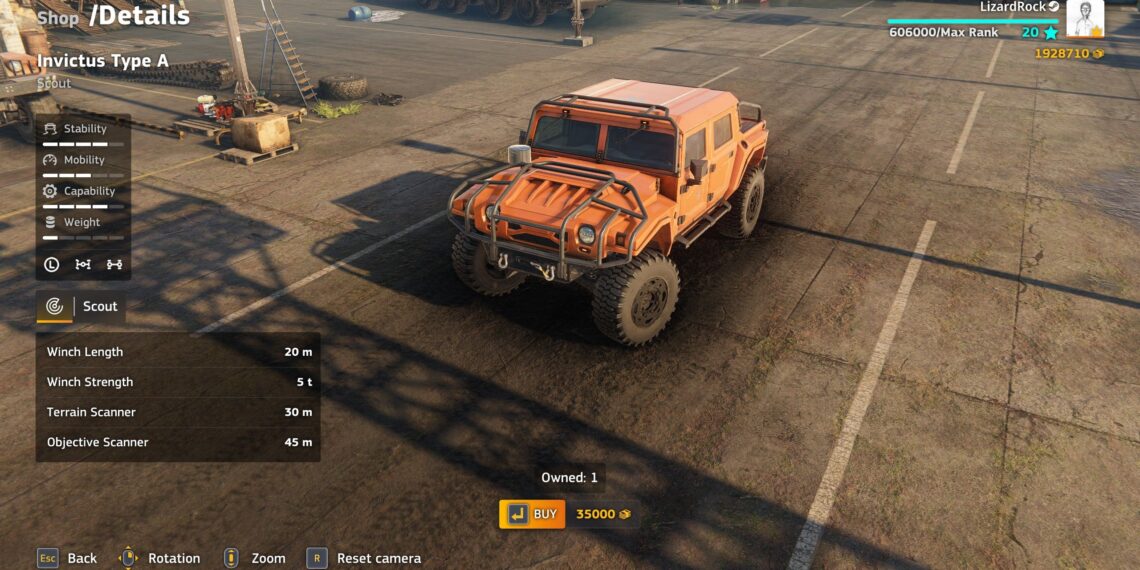Return to Shop via the breadcrumb
The width and height of the screenshot is (1140, 570).
(58, 17)
